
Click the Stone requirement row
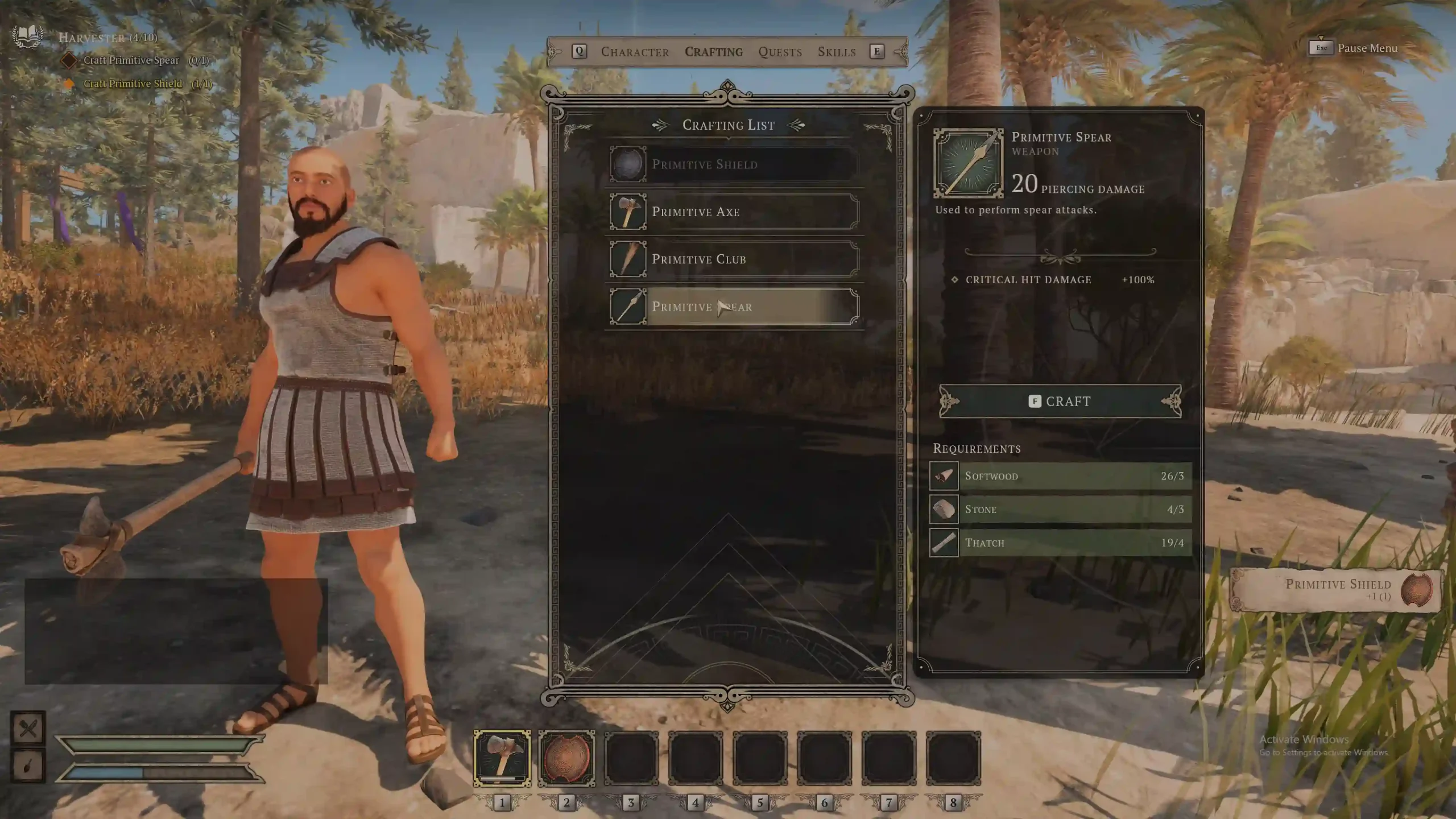1061,509
